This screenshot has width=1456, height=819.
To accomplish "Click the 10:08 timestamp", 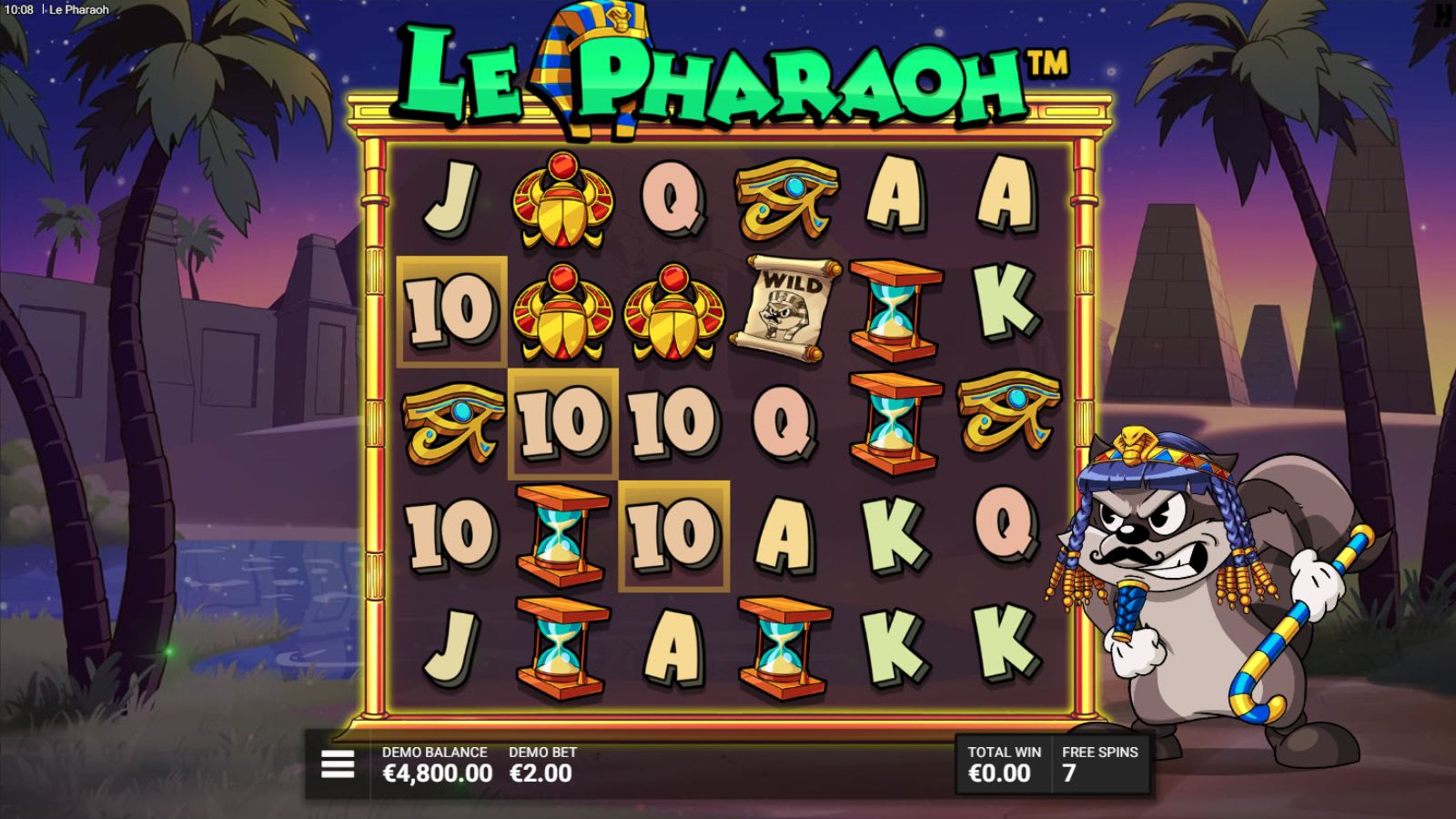I will 20,7.
